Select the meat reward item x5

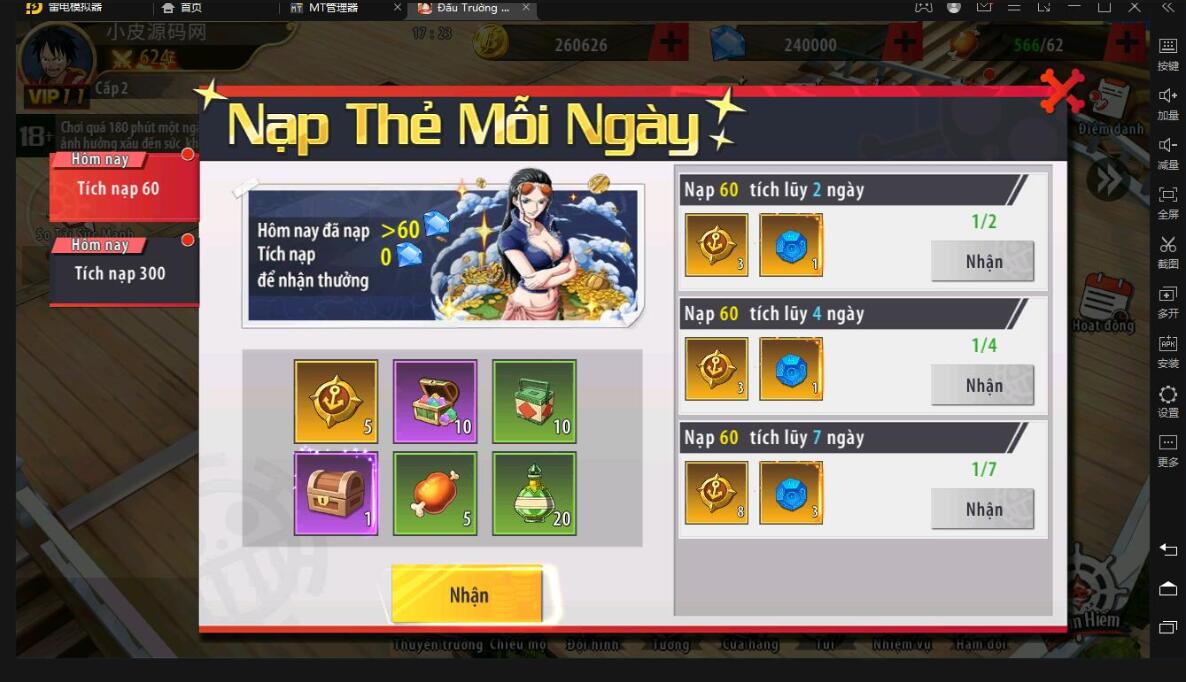[x=435, y=493]
